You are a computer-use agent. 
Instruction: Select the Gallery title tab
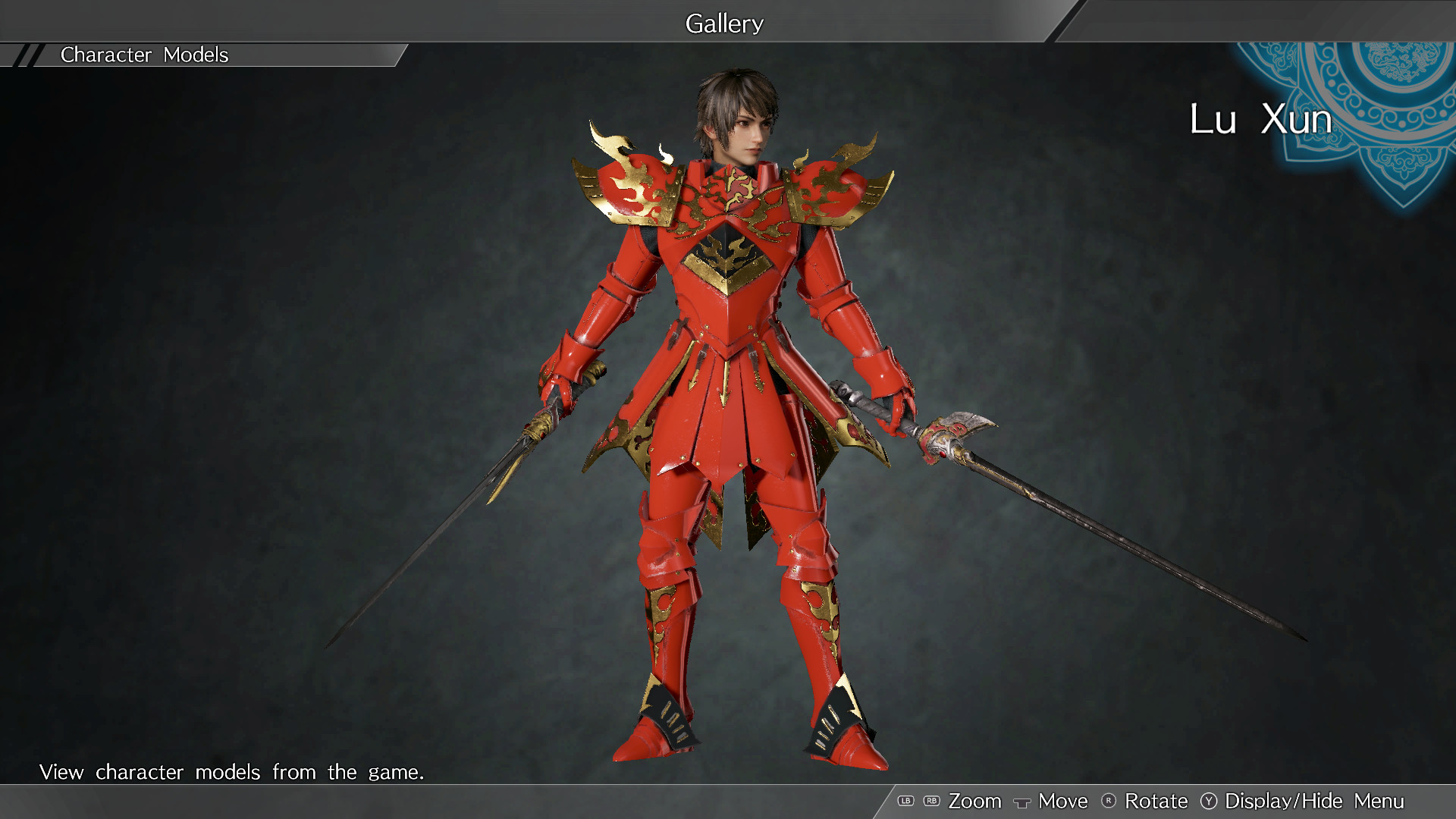click(x=723, y=23)
